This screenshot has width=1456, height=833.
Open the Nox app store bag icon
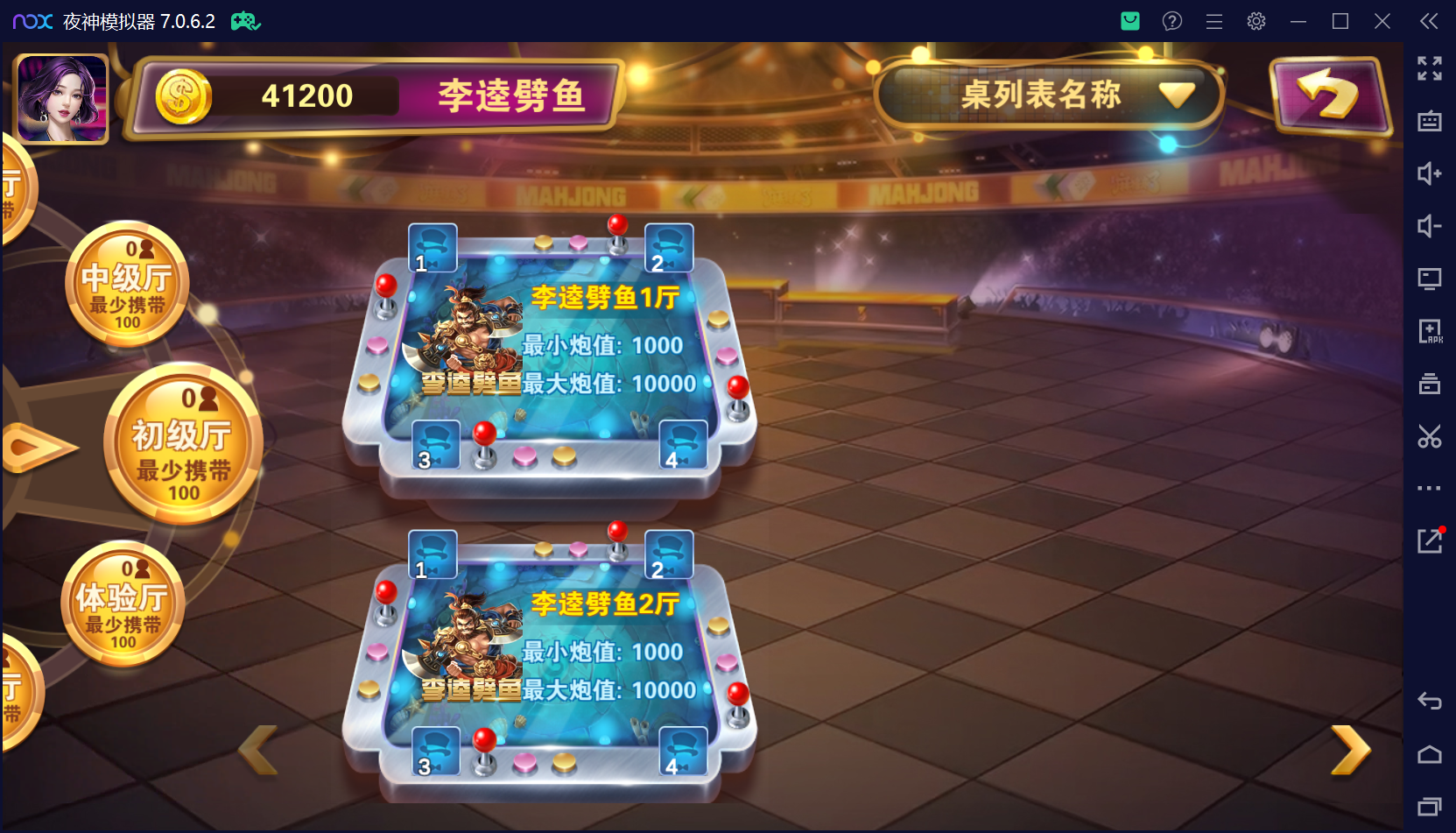pos(1129,21)
